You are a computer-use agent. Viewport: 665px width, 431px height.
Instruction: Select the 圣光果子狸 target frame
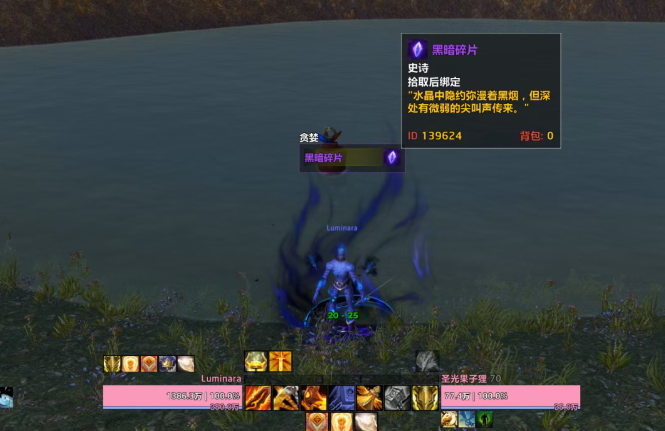click(x=510, y=396)
